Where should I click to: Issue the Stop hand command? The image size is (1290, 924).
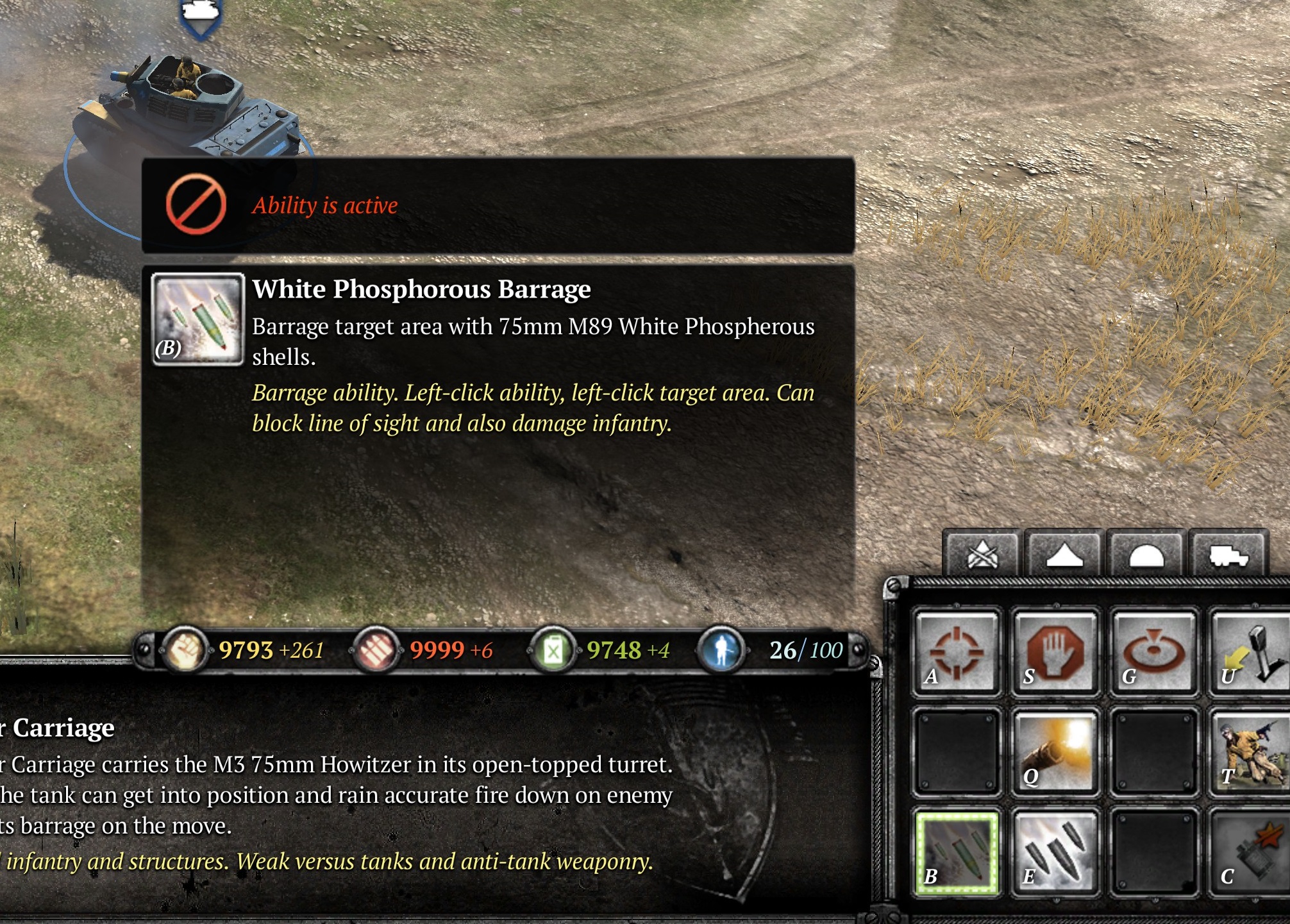tap(1055, 652)
